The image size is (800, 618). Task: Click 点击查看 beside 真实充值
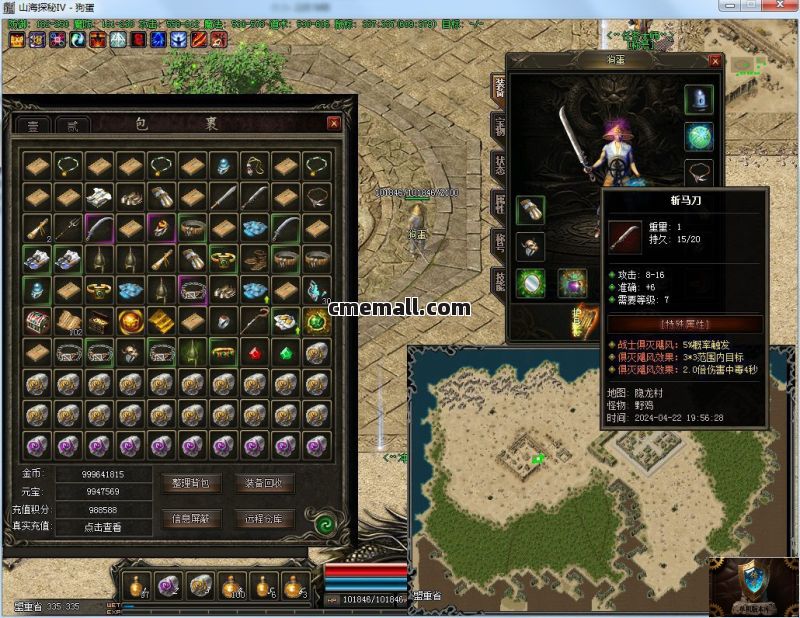pos(102,527)
